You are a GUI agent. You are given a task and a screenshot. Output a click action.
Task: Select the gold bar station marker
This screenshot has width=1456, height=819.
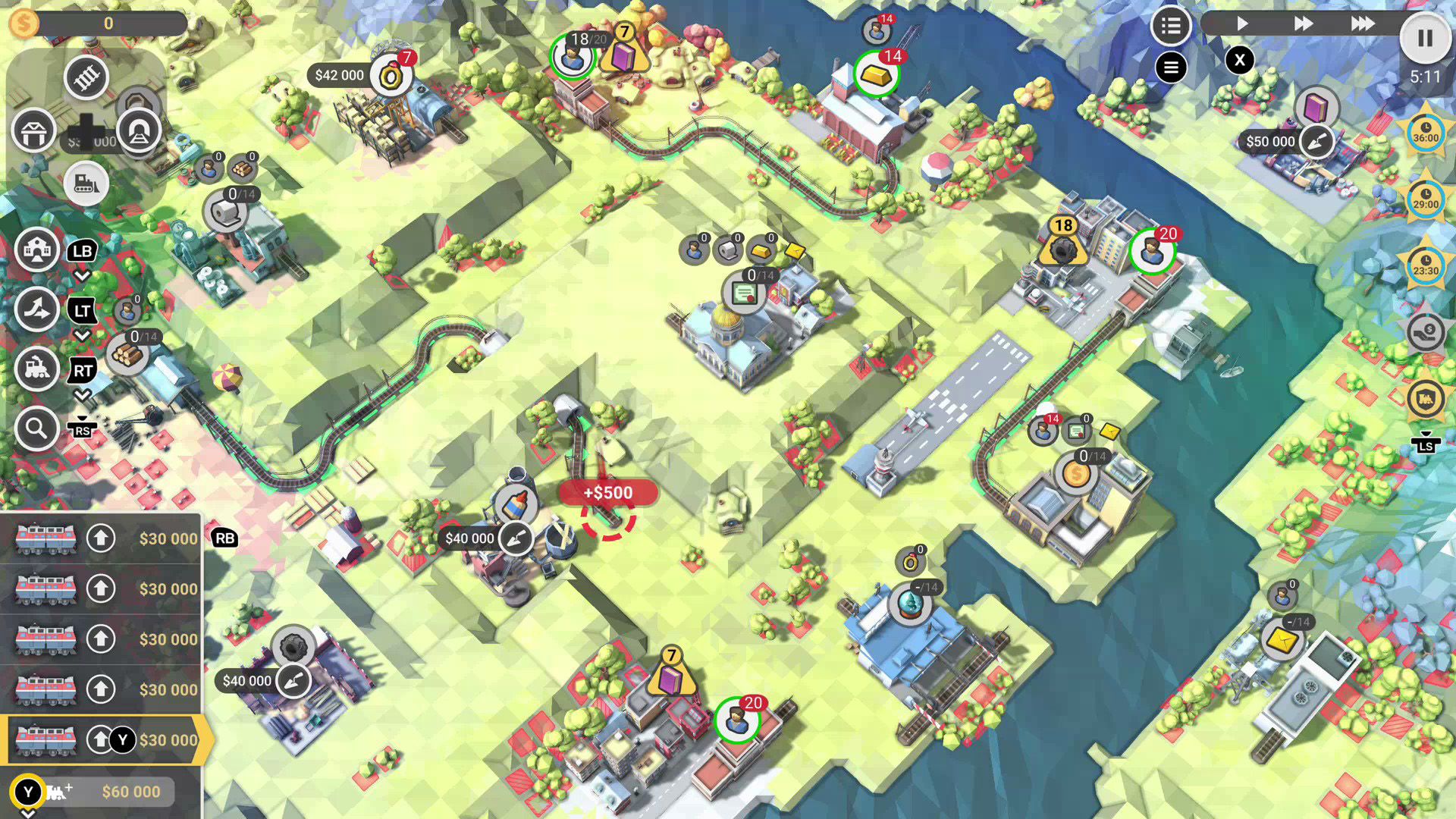pyautogui.click(x=876, y=74)
